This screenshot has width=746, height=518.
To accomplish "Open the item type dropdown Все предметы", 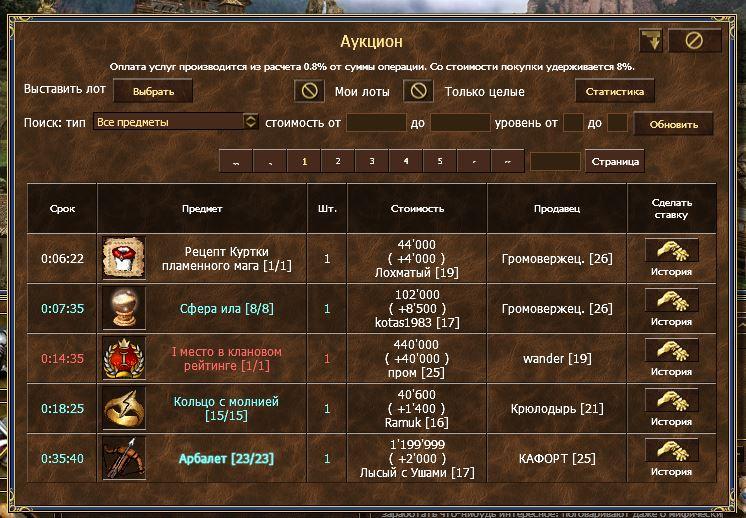I will 175,122.
